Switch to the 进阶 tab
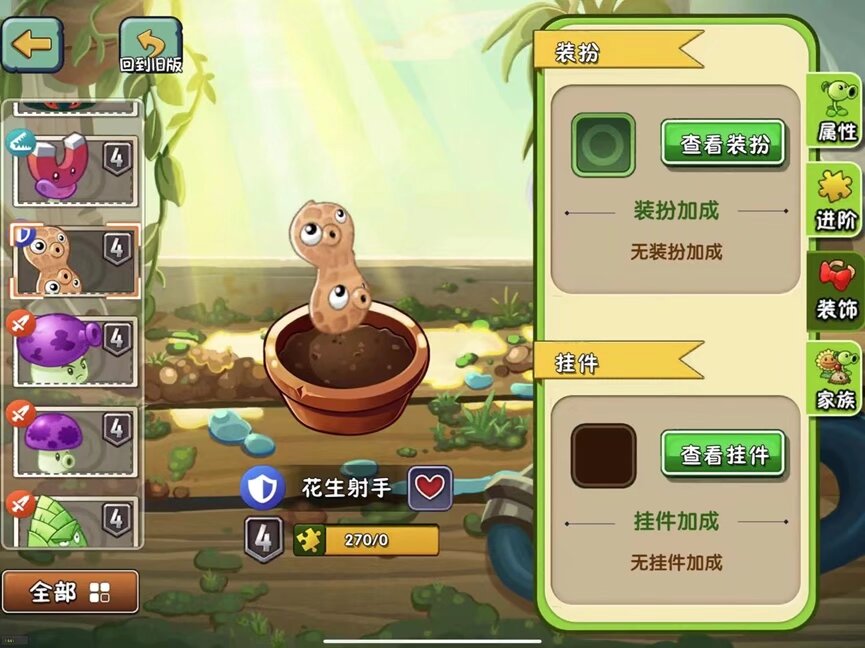This screenshot has height=648, width=865. click(836, 200)
